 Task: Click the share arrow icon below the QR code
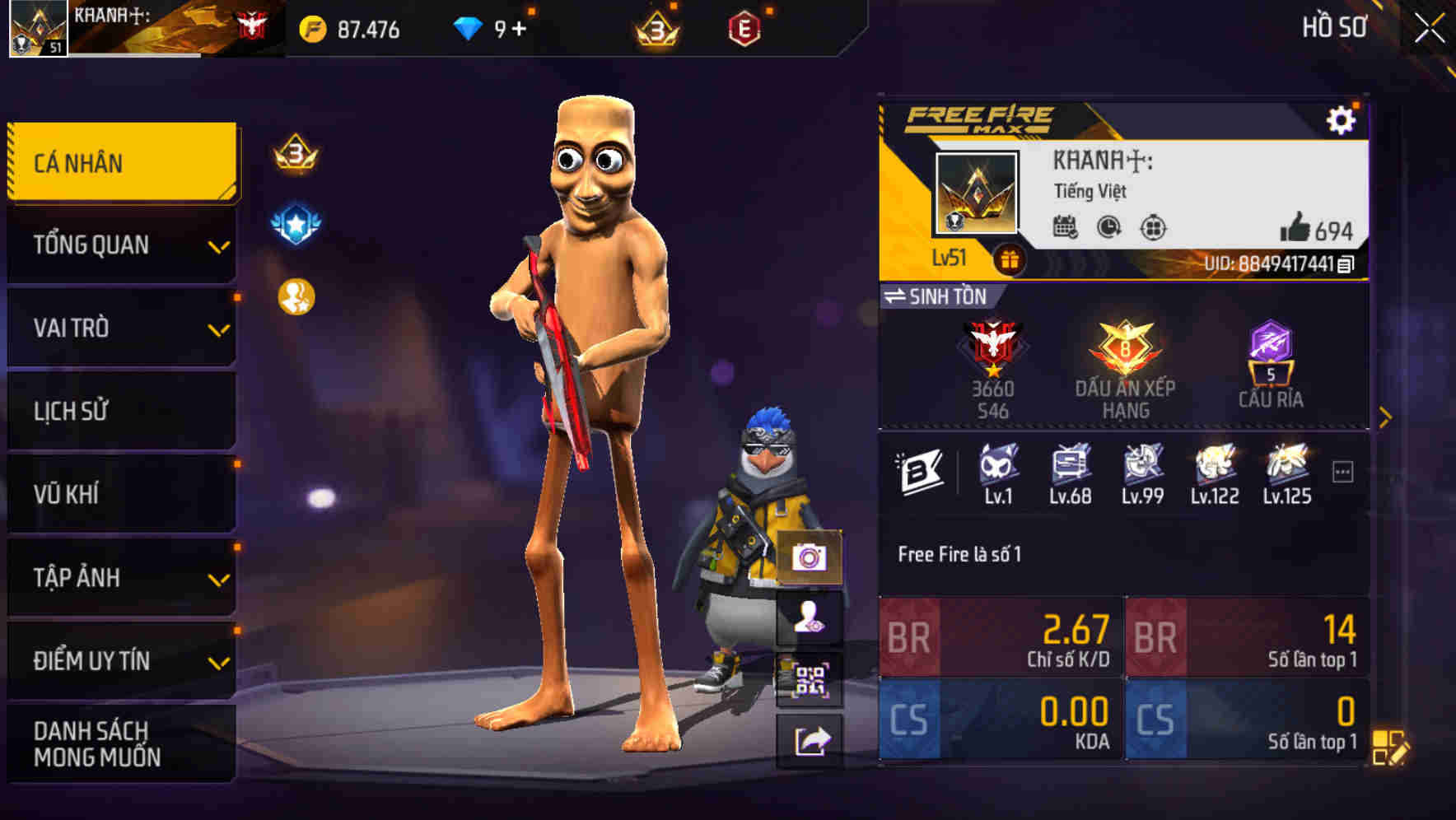[810, 742]
